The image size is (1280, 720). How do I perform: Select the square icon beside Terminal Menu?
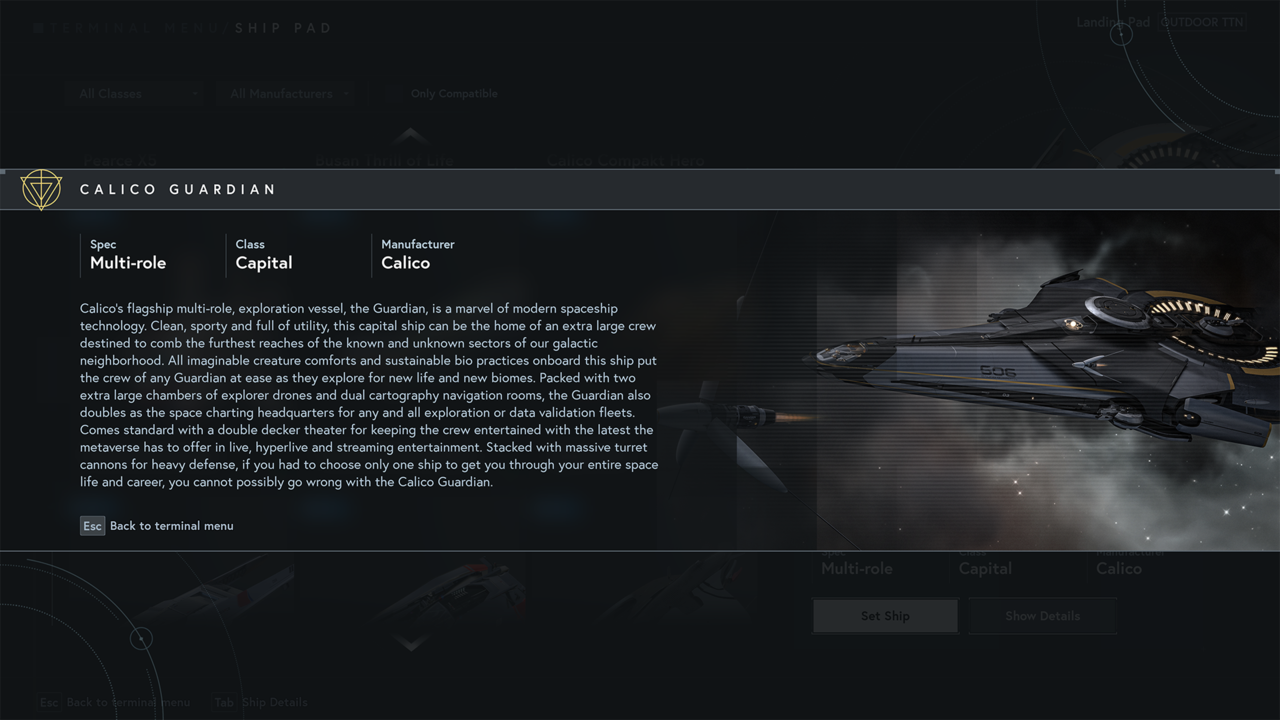[38, 27]
